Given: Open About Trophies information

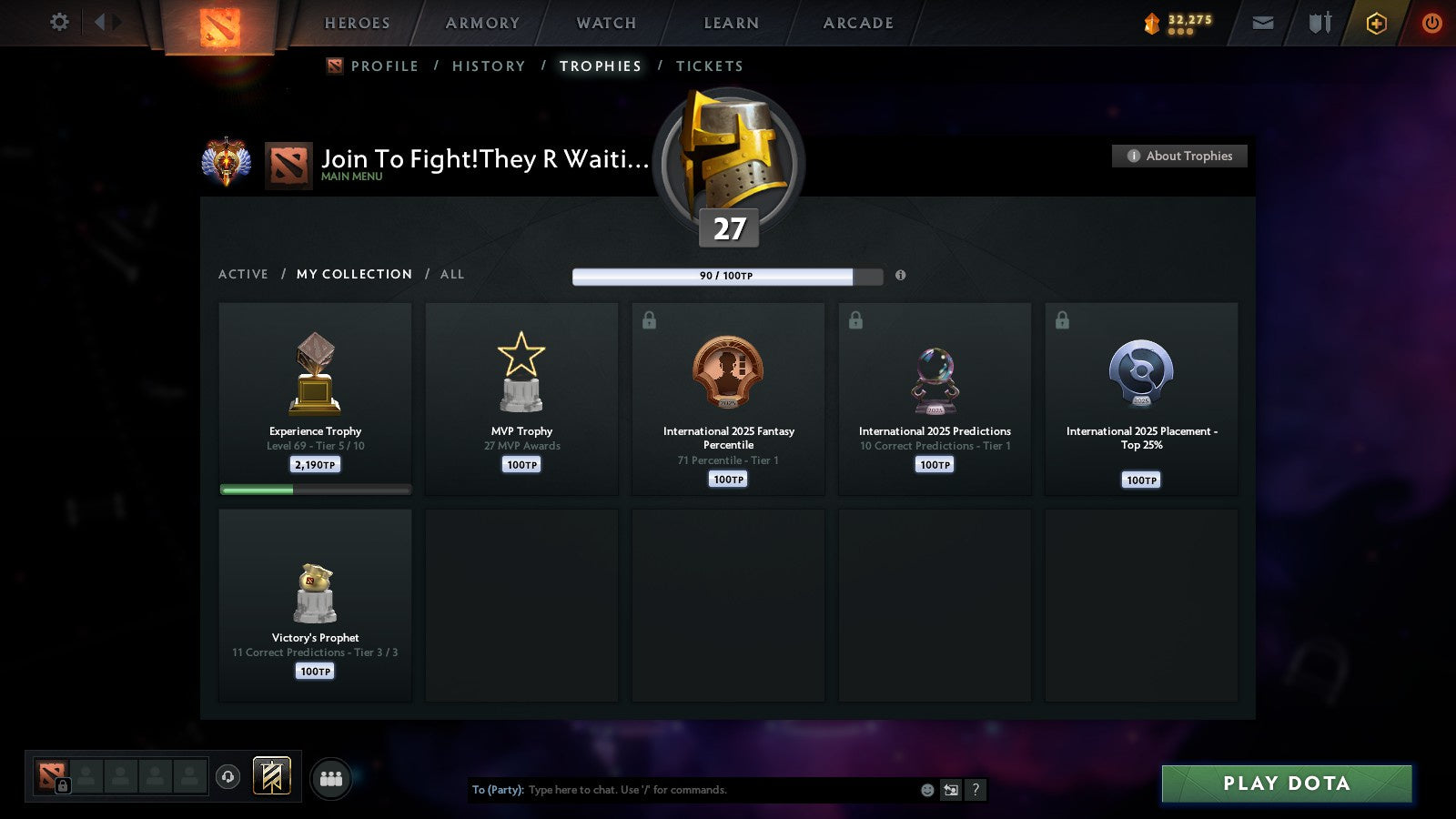Looking at the screenshot, I should tap(1178, 156).
